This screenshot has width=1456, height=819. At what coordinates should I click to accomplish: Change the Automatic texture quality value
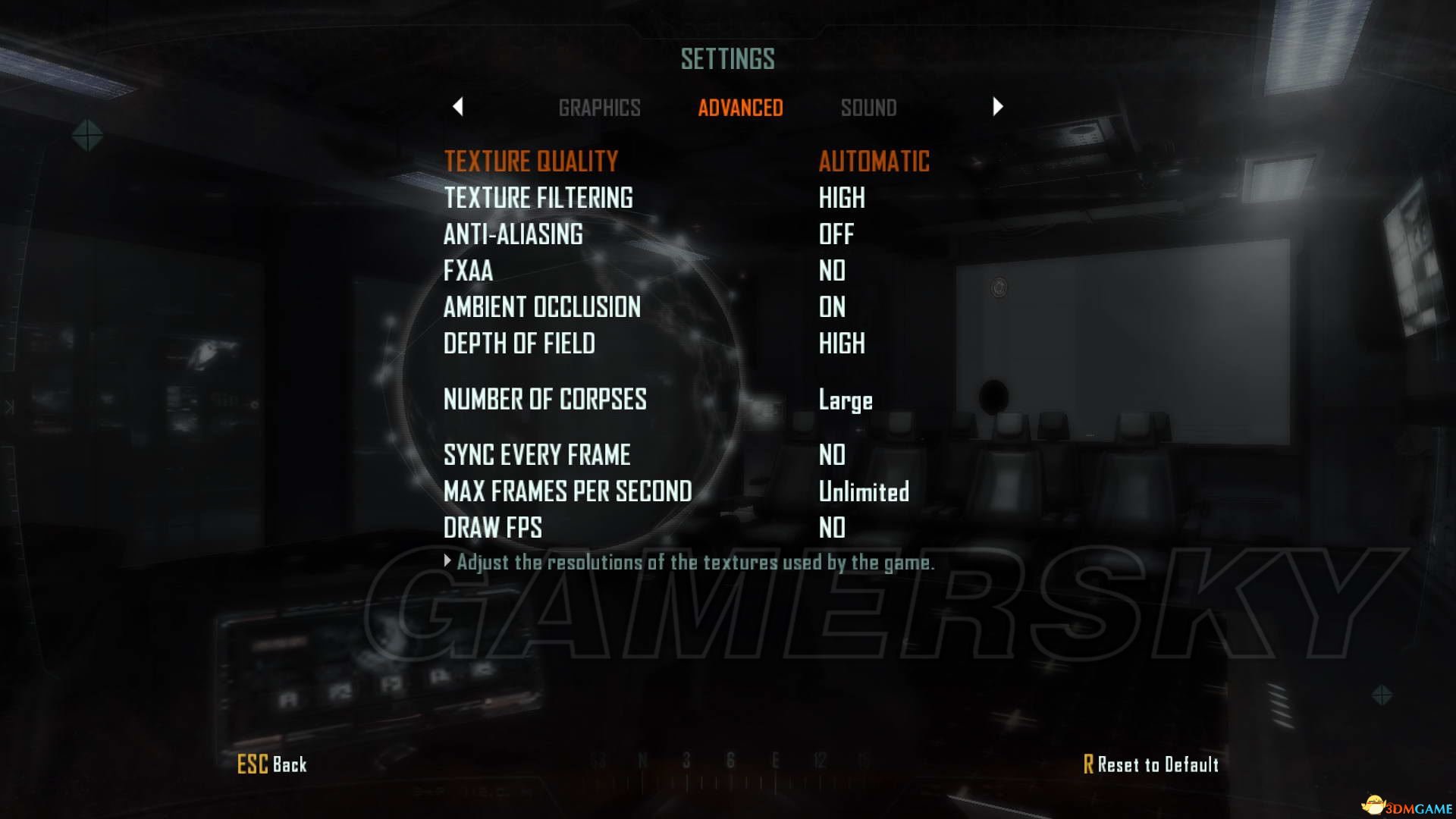[874, 161]
